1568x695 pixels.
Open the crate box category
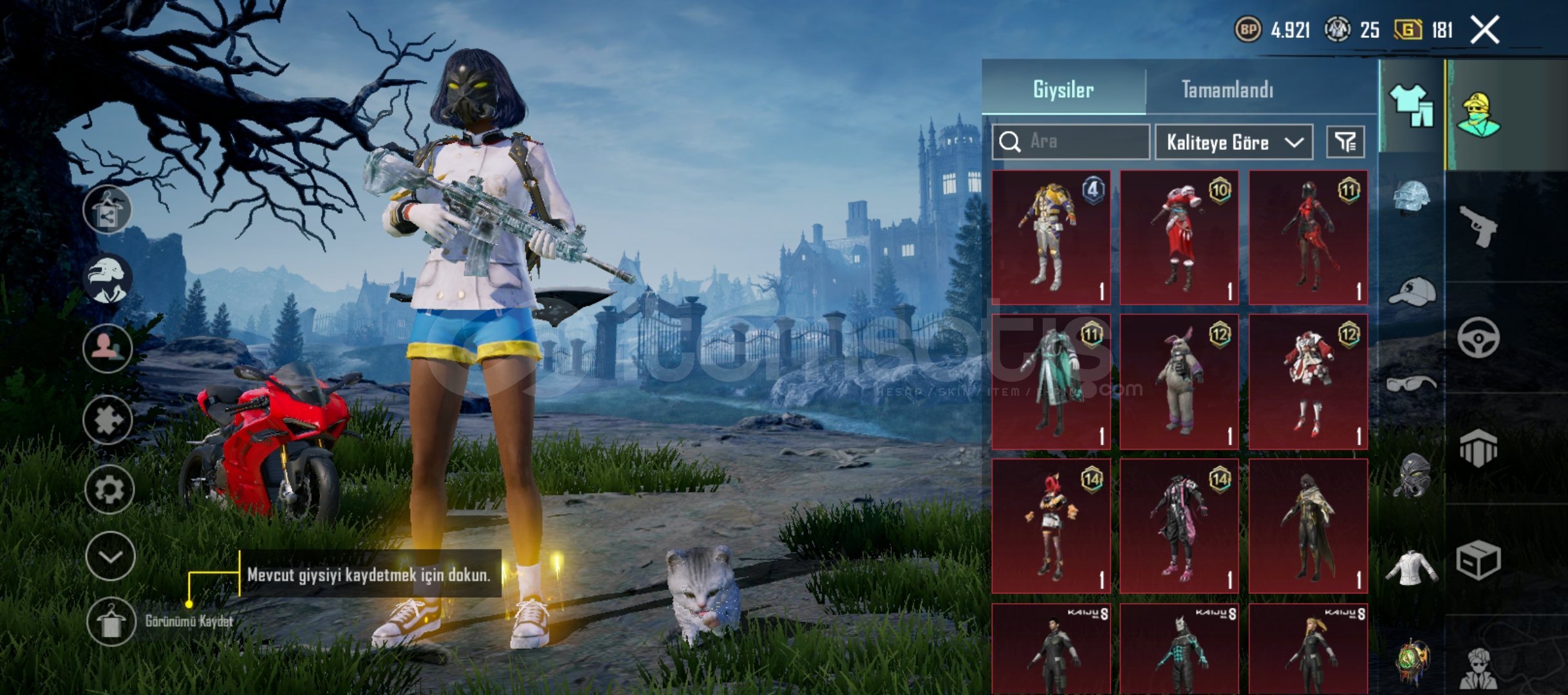1478,560
